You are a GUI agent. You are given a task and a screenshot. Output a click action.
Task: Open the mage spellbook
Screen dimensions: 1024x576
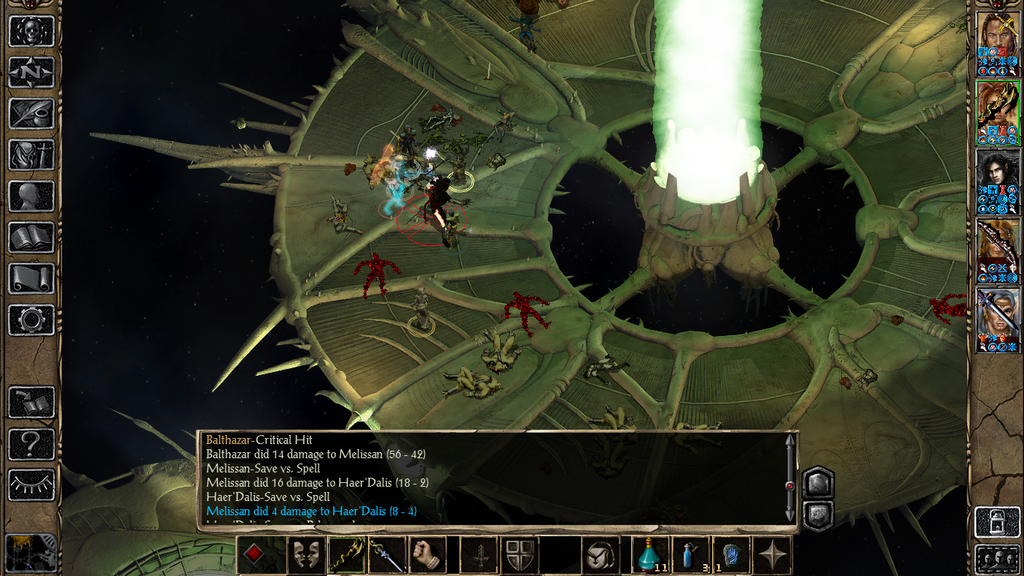click(31, 237)
